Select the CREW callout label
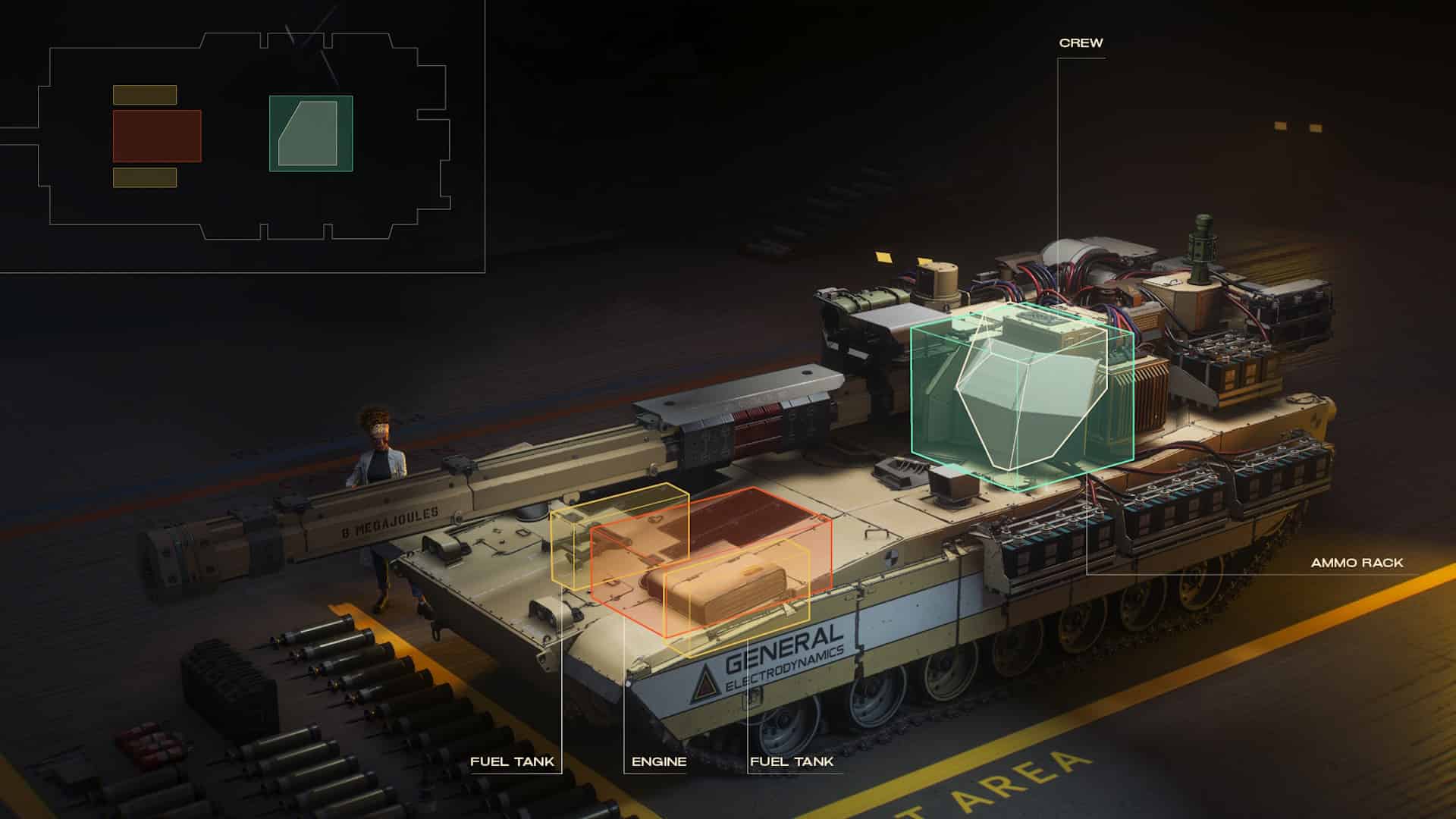 (x=1081, y=43)
